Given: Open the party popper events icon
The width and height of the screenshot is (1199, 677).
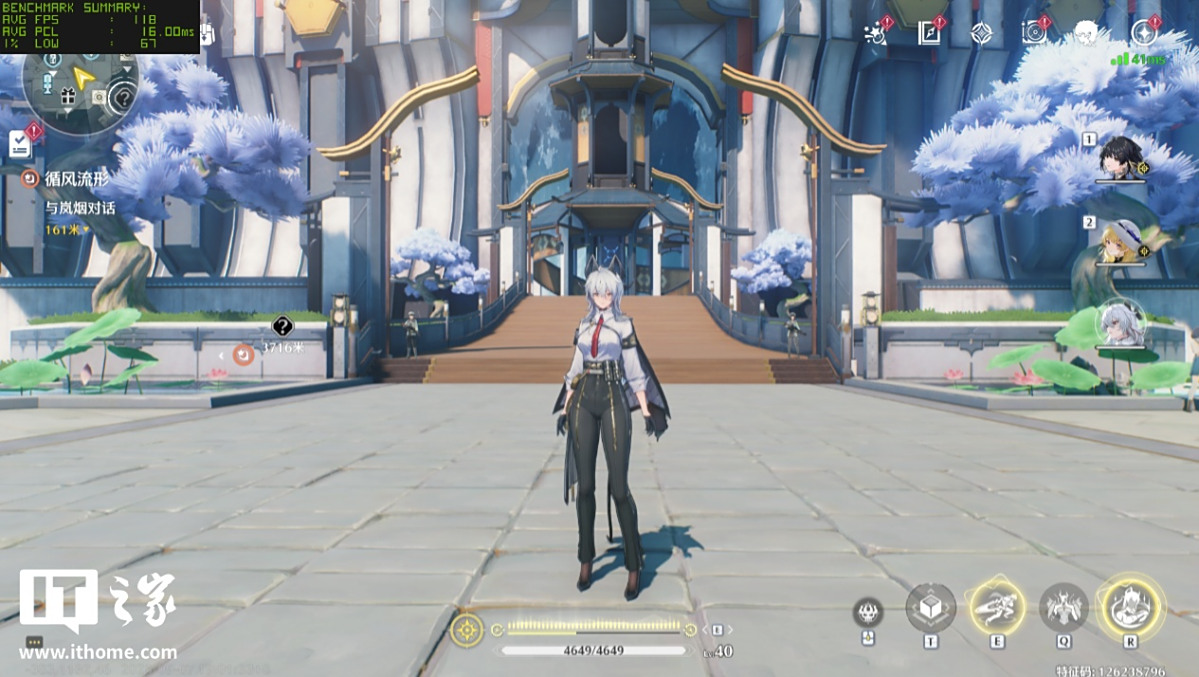Looking at the screenshot, I should (x=877, y=33).
